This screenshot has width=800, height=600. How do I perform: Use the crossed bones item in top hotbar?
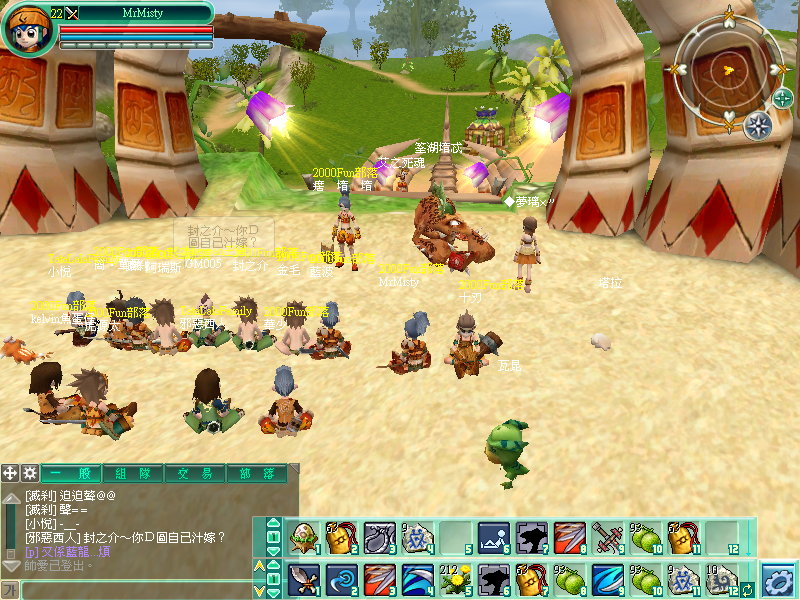607,539
